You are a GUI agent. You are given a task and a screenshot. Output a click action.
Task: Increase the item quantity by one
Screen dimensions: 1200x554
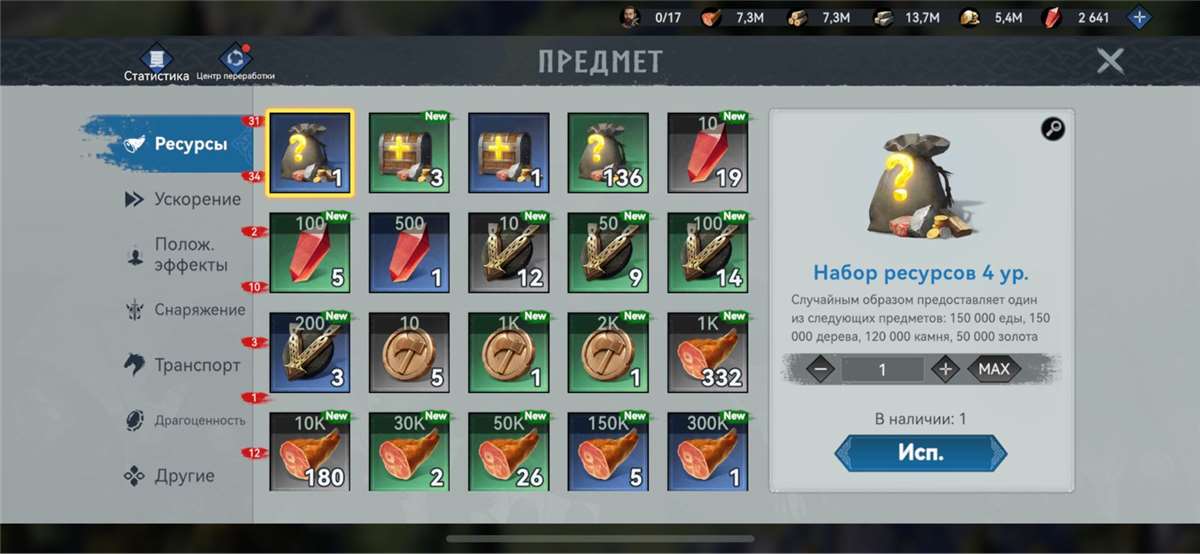click(945, 369)
